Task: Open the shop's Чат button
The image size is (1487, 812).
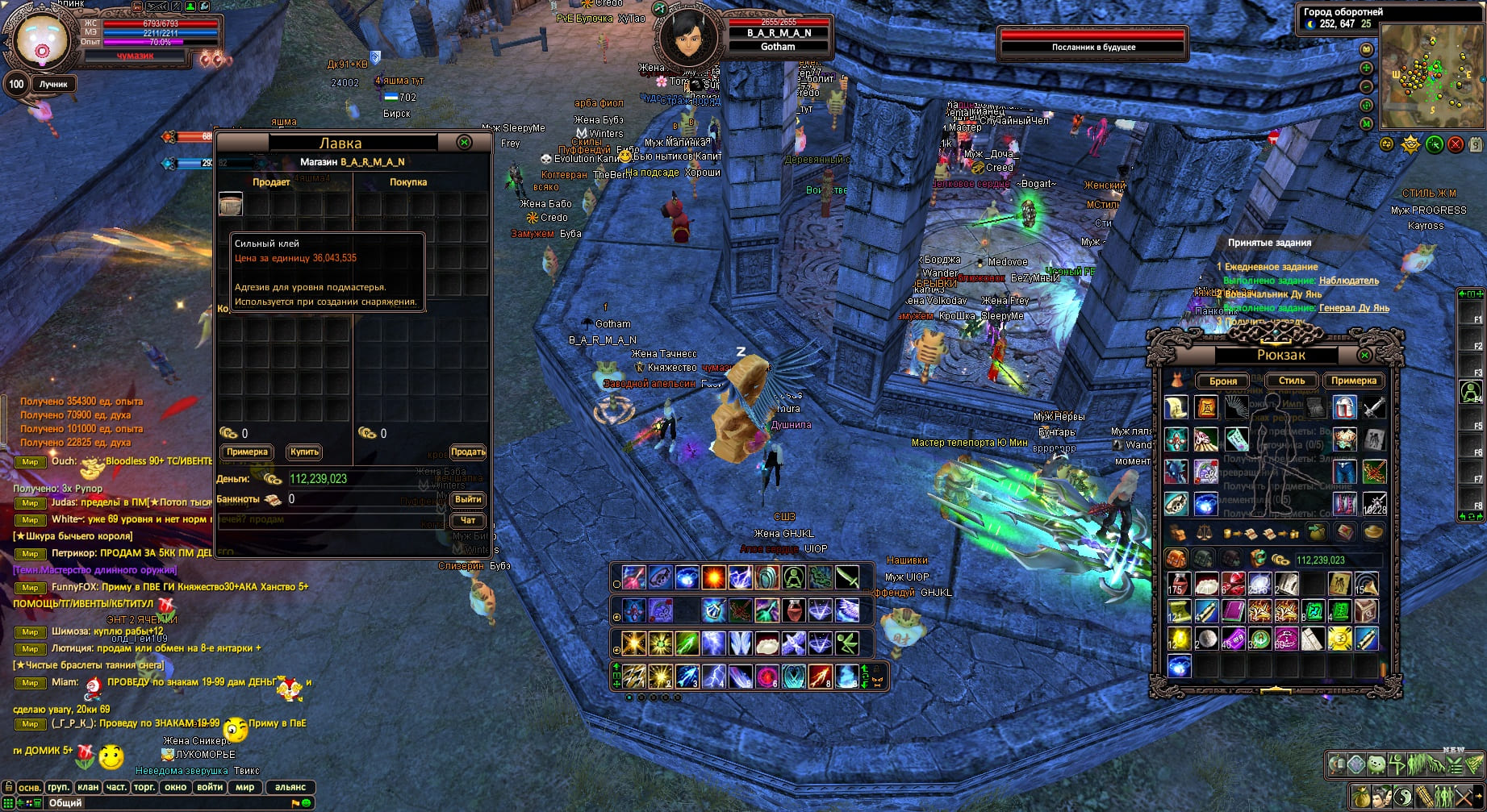Action: click(x=468, y=520)
